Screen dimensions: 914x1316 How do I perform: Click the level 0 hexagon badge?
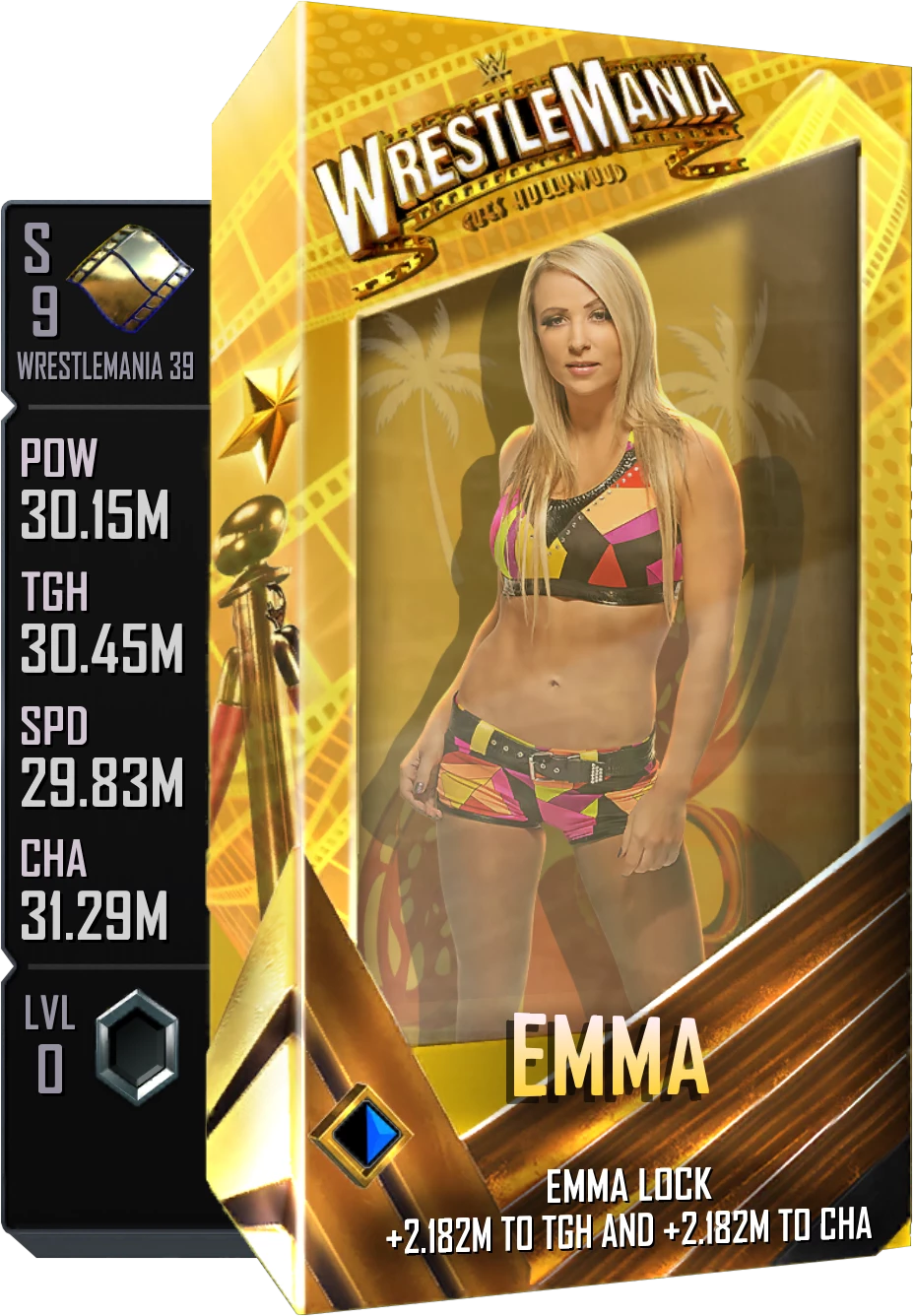(137, 1046)
